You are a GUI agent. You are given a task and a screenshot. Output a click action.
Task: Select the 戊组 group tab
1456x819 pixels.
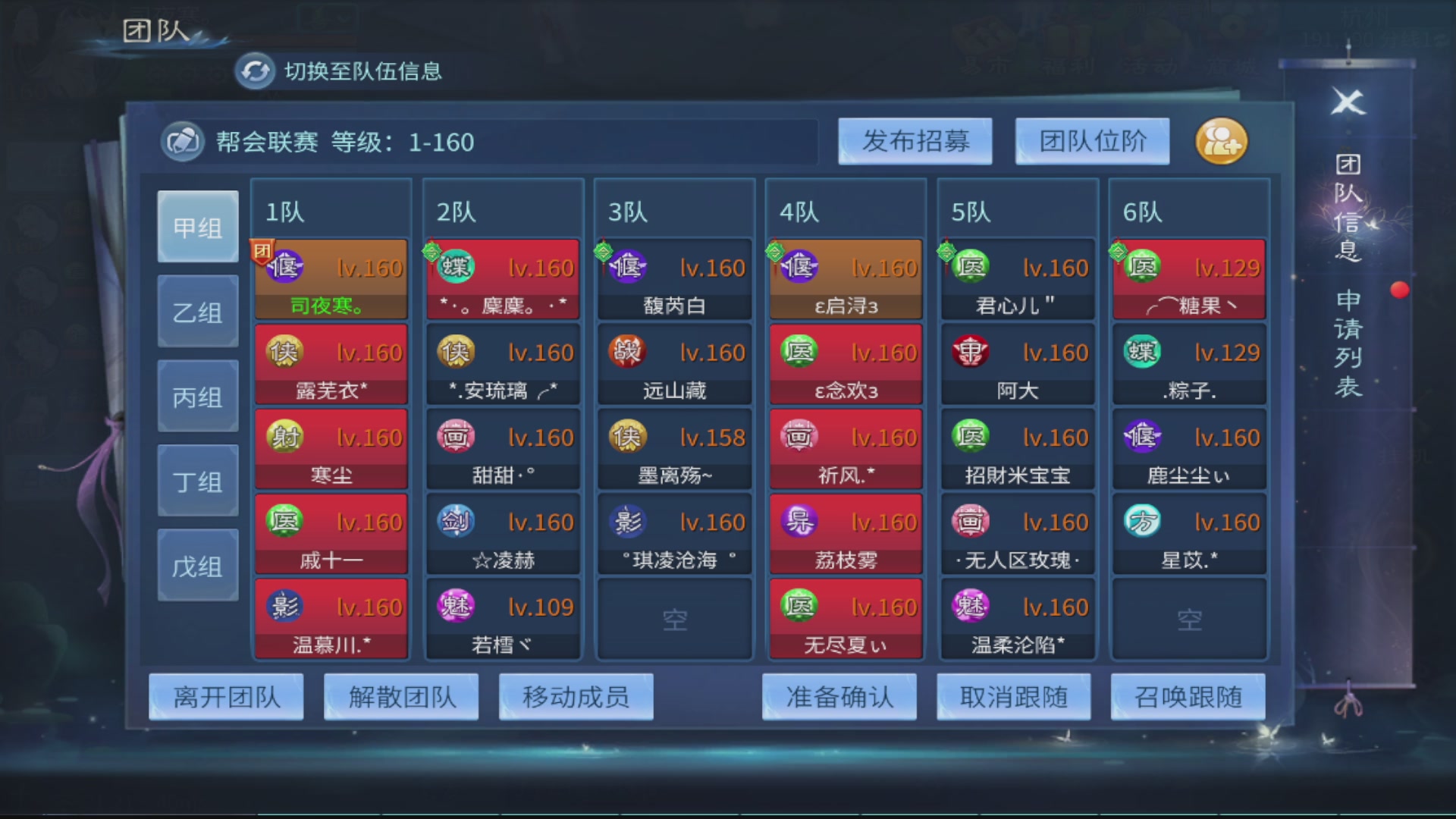[197, 563]
